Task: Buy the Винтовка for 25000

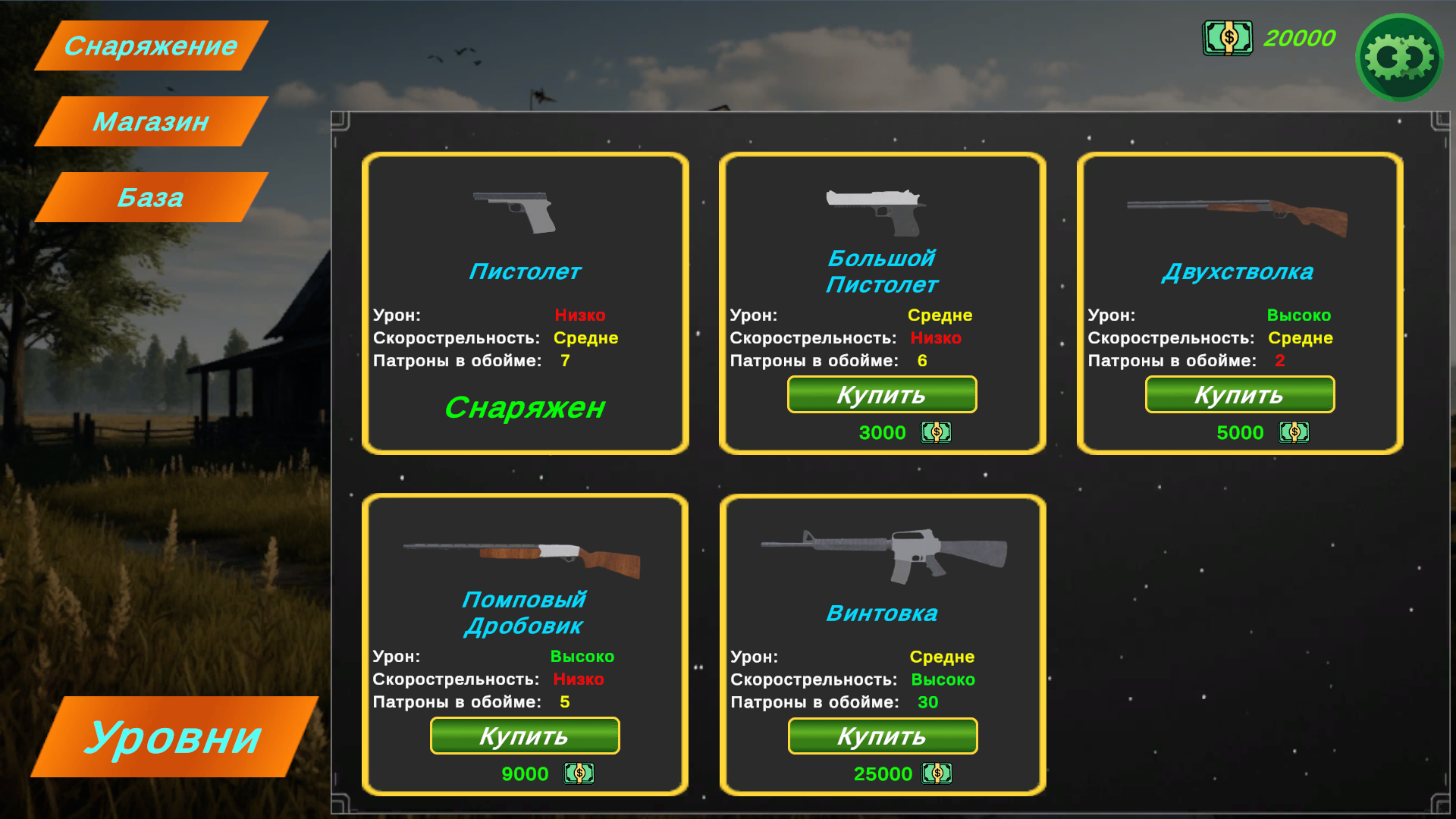Action: tap(882, 736)
